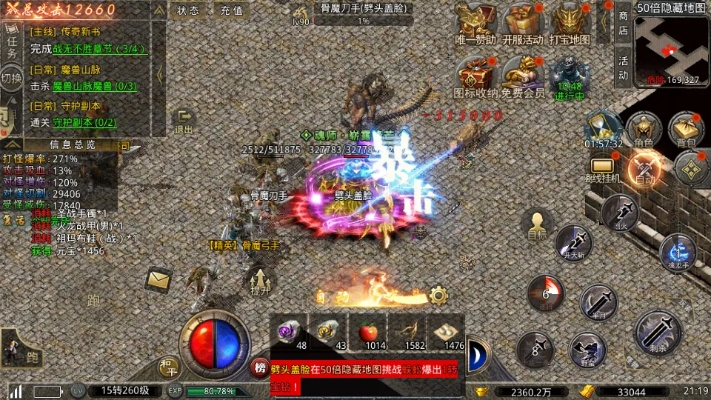Click the 状态 status button
711x400 pixels.
pyautogui.click(x=188, y=10)
